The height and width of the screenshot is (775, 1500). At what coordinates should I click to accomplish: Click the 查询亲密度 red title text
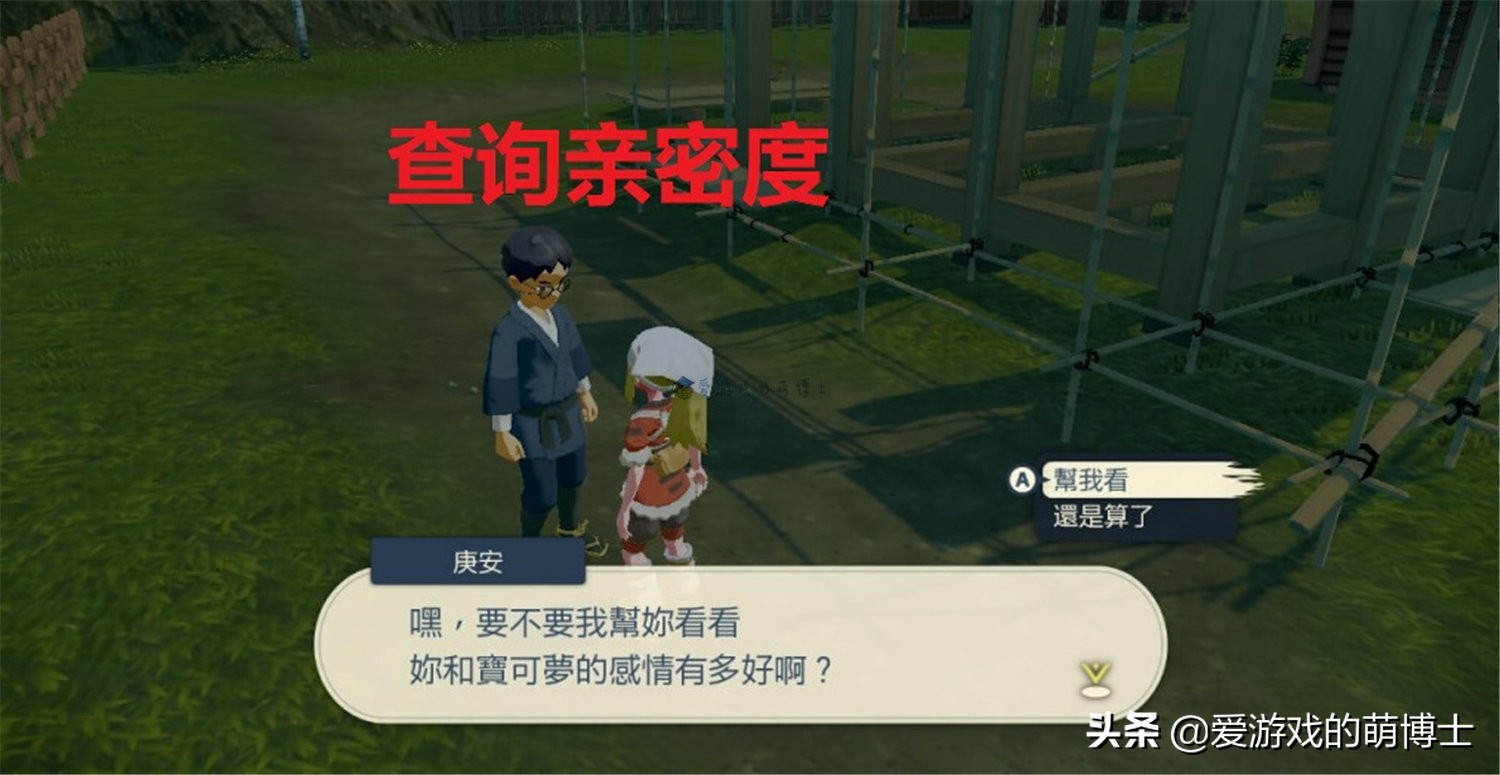click(x=610, y=163)
